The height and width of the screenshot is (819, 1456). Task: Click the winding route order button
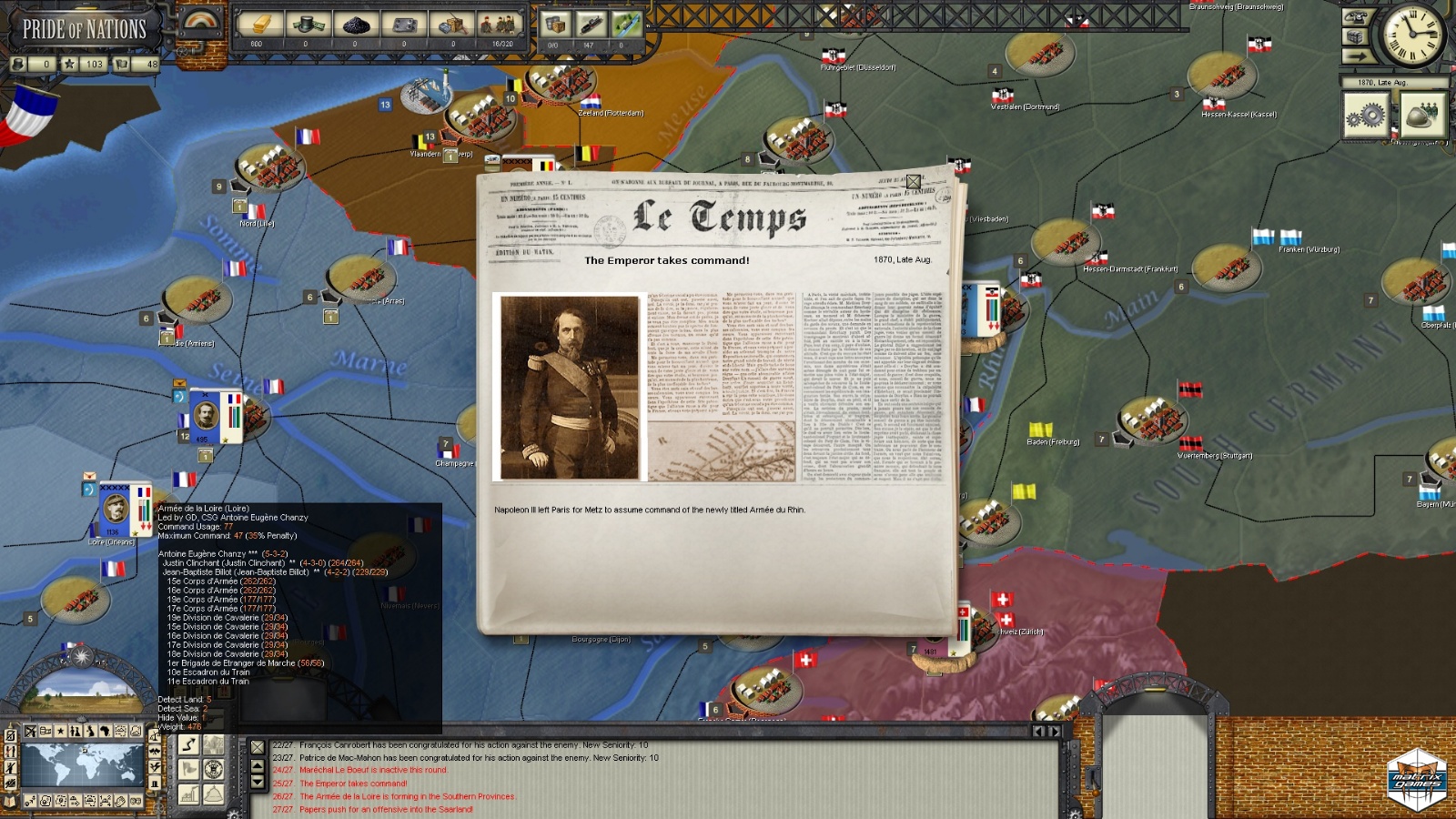[x=188, y=745]
